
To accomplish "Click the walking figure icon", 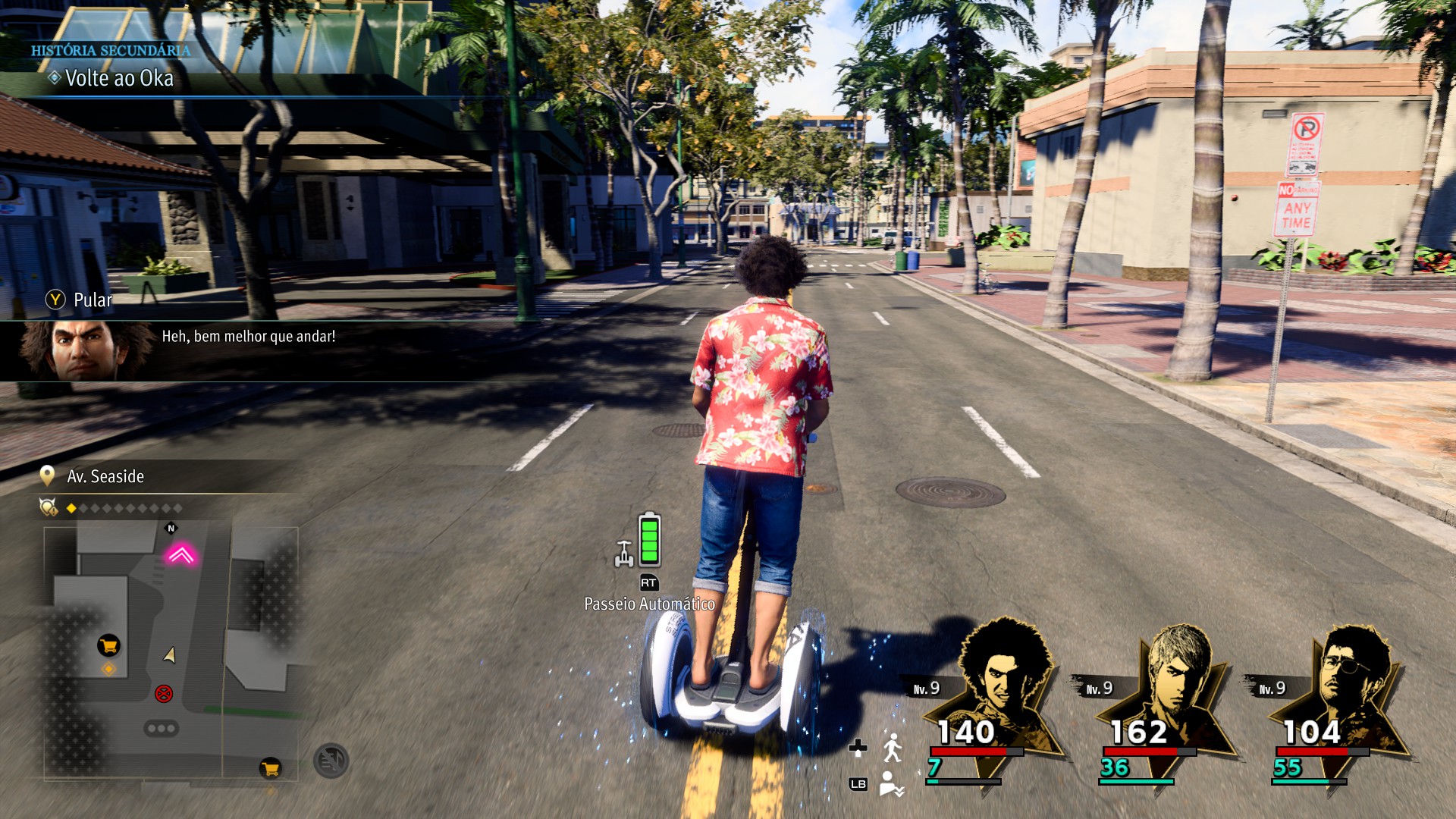I will [893, 748].
